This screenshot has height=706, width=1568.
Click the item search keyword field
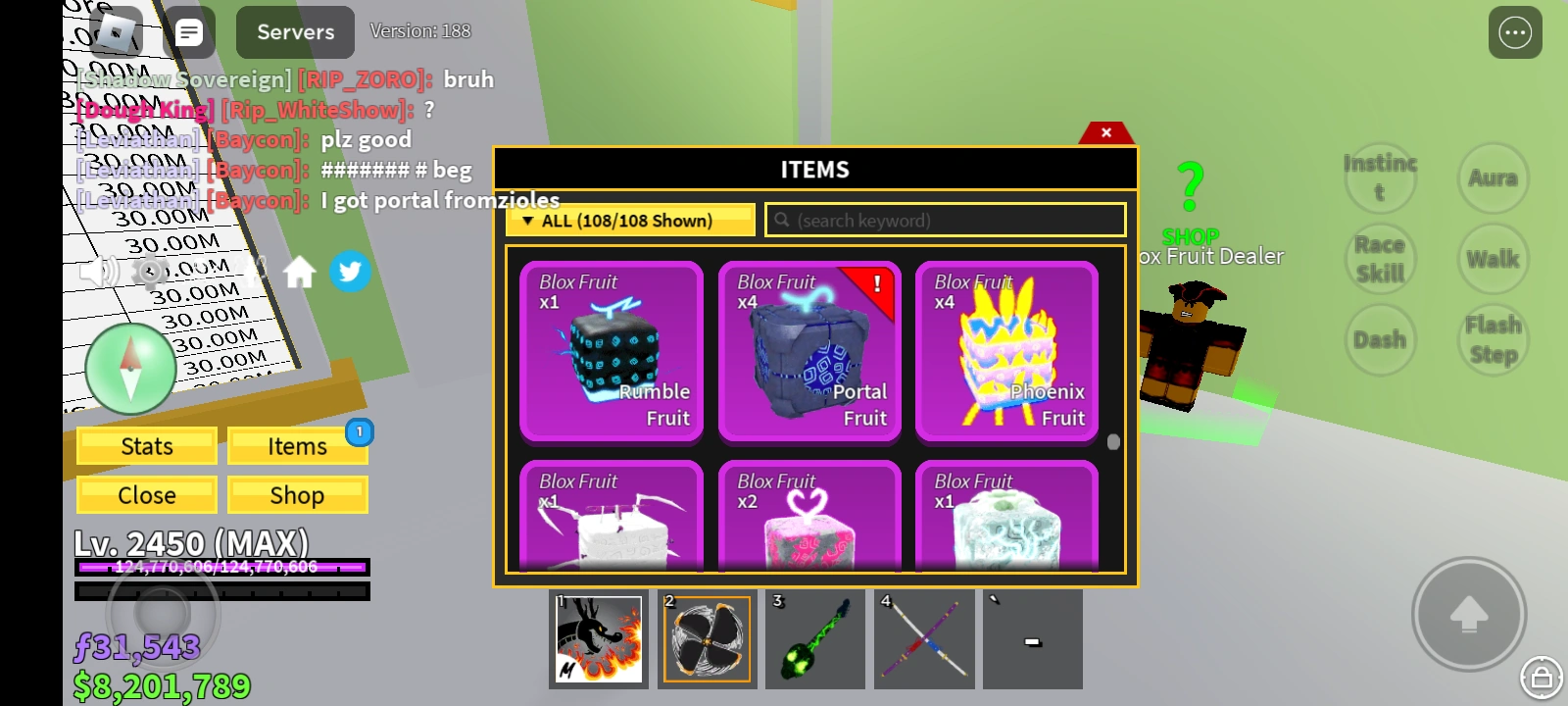click(944, 220)
